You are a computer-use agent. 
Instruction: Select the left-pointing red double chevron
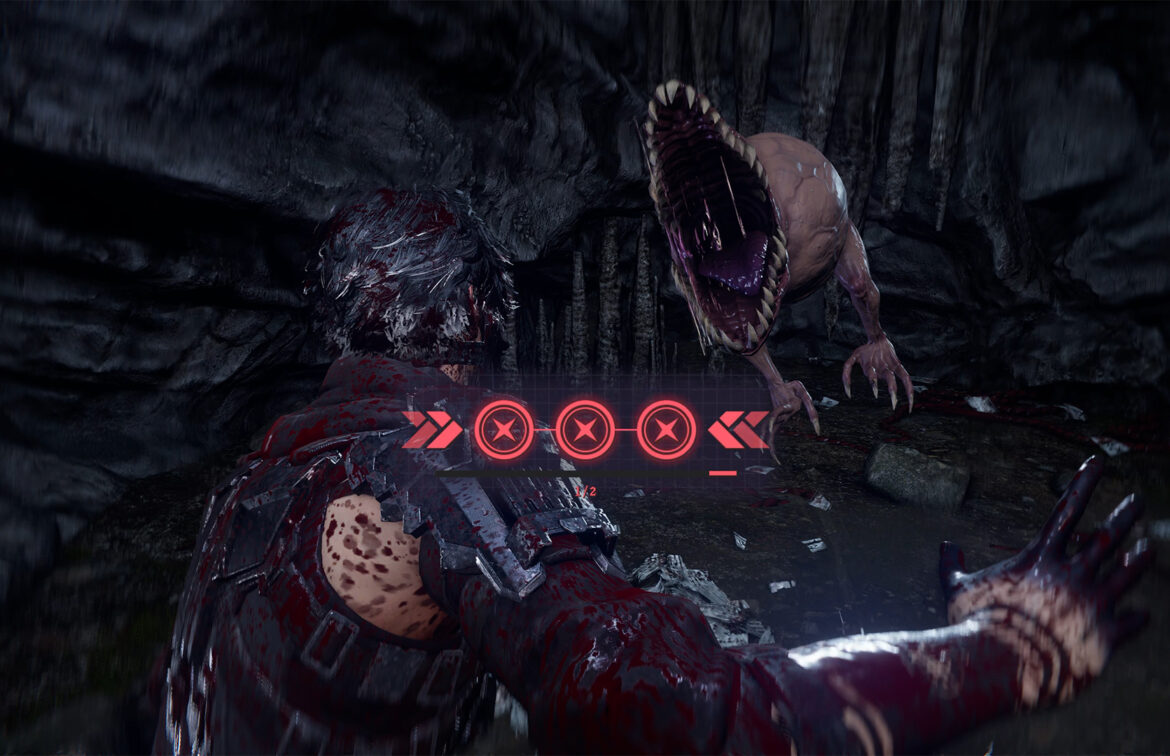click(738, 429)
